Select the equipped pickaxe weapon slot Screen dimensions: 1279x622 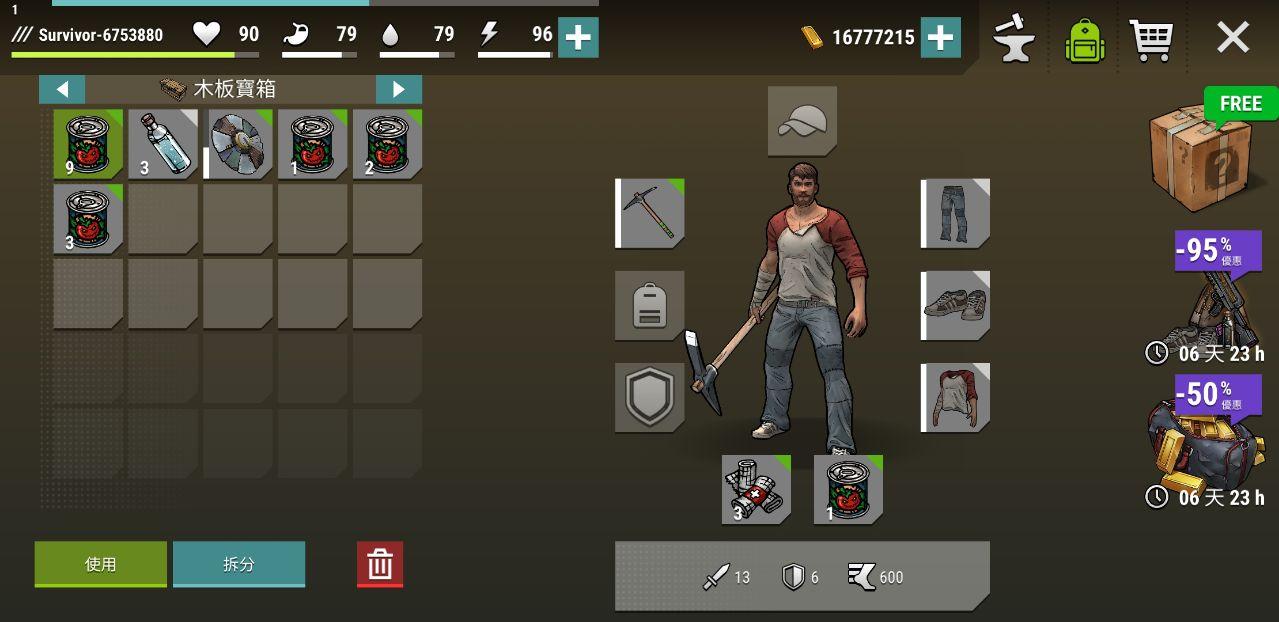coord(650,213)
